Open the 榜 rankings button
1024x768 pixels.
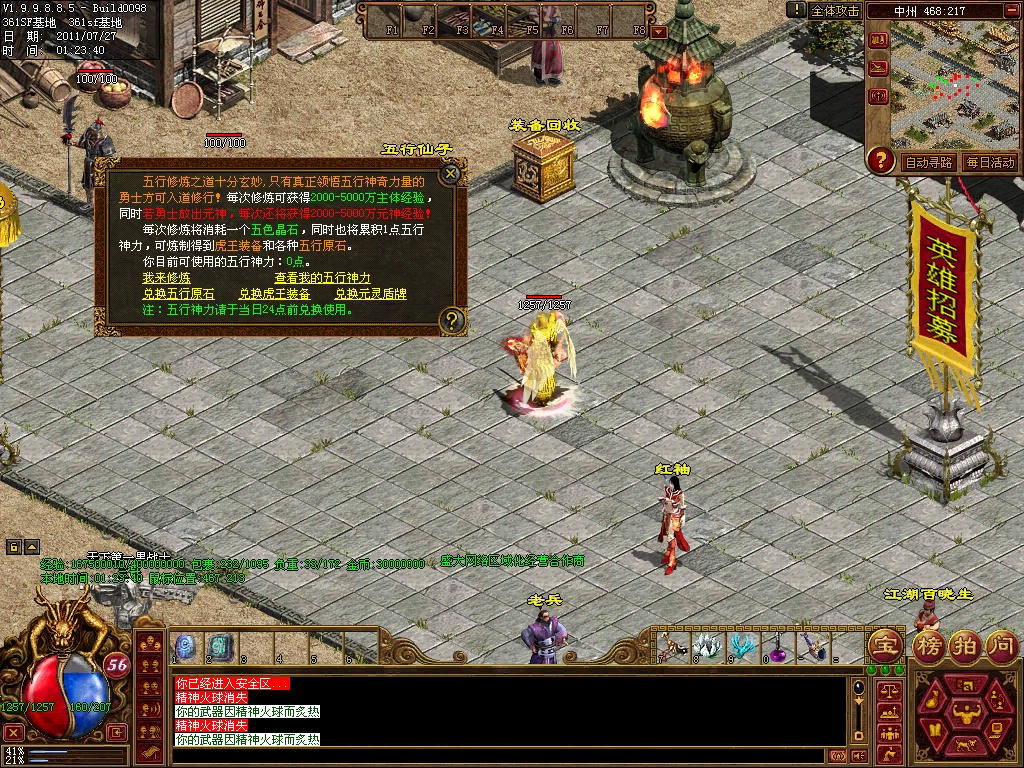pos(929,645)
